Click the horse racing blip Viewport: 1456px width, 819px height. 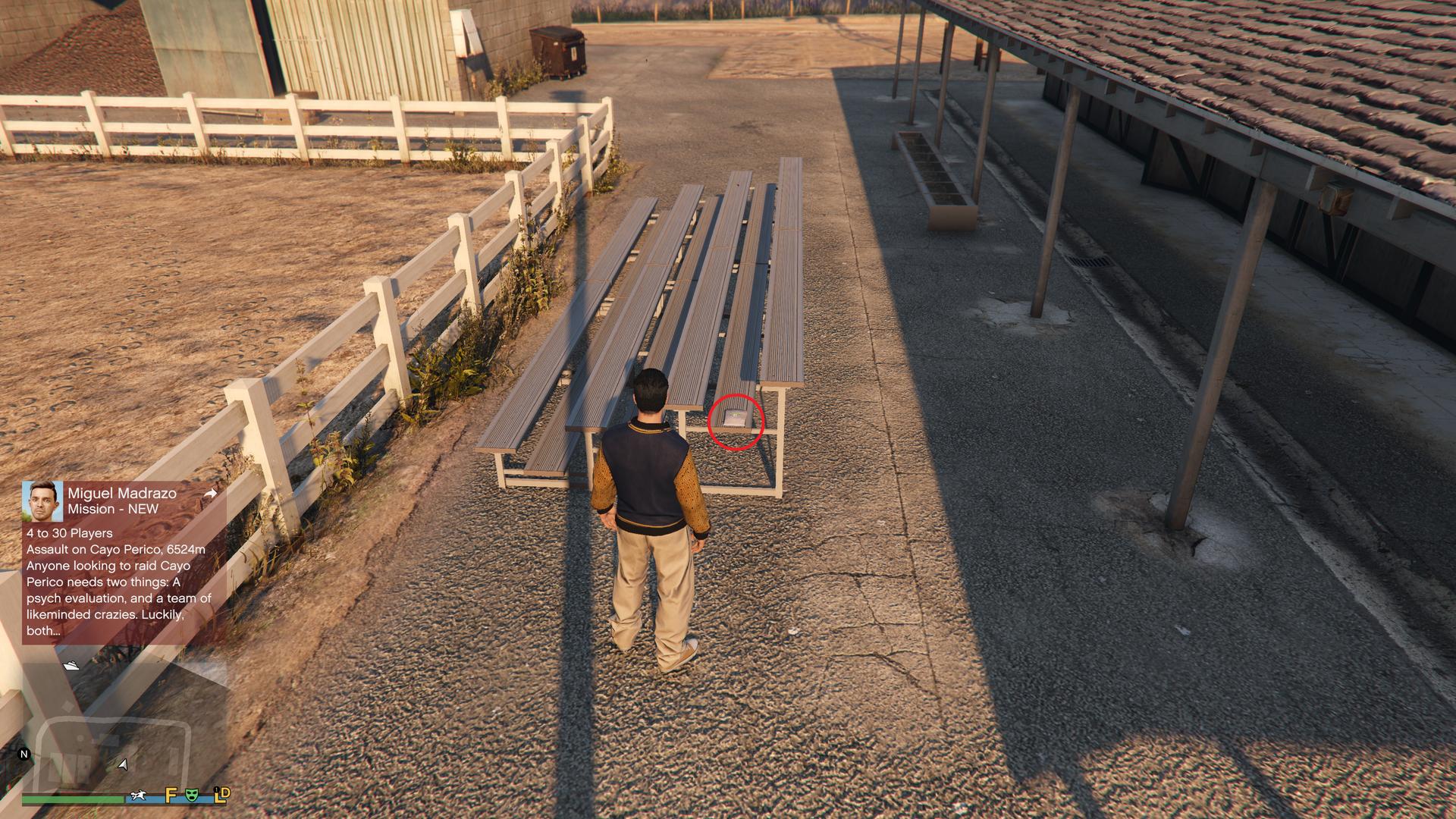(138, 795)
